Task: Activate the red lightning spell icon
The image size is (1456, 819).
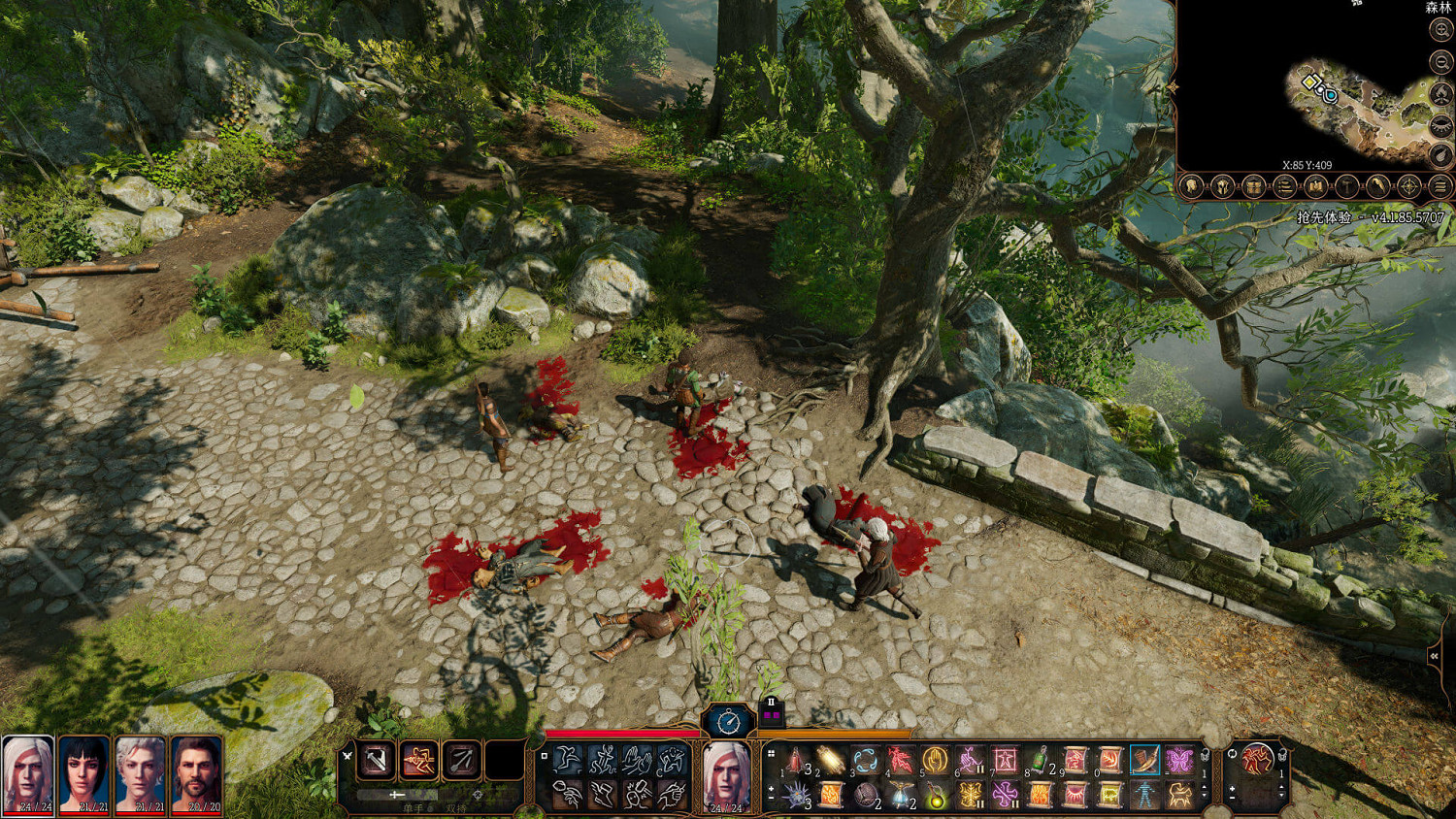Action: coord(900,760)
